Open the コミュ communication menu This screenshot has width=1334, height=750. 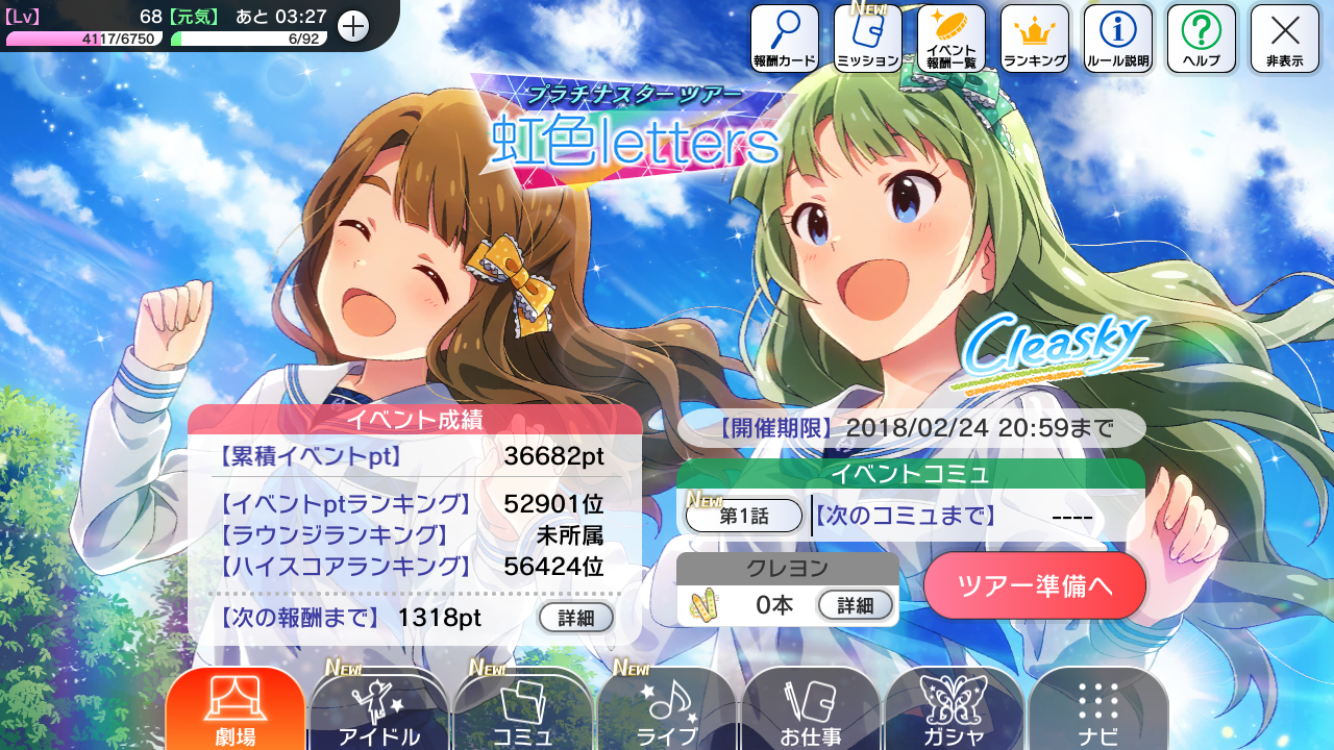click(x=523, y=710)
